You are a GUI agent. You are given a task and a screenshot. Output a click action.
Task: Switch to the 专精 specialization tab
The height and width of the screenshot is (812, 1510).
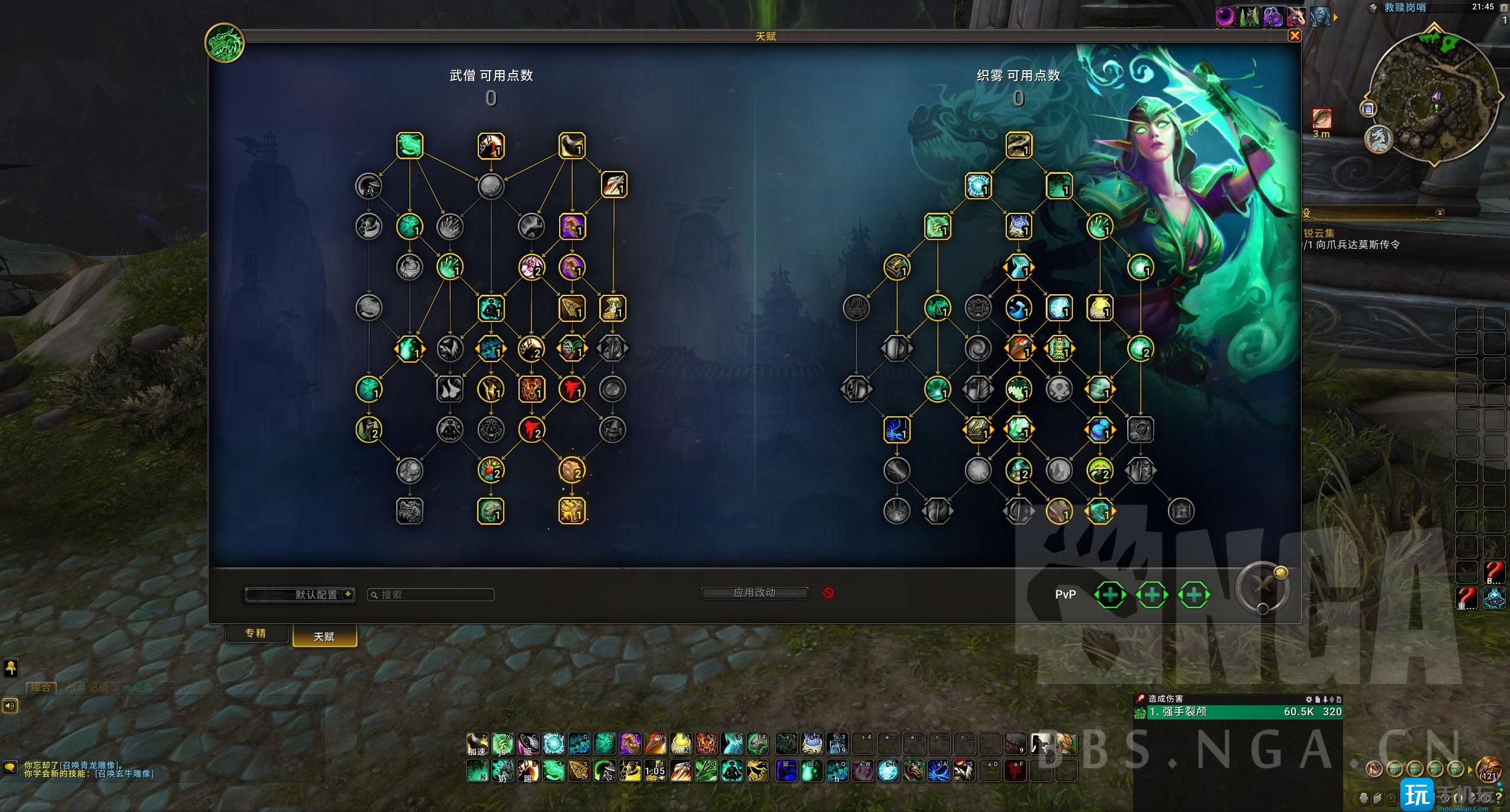(255, 633)
